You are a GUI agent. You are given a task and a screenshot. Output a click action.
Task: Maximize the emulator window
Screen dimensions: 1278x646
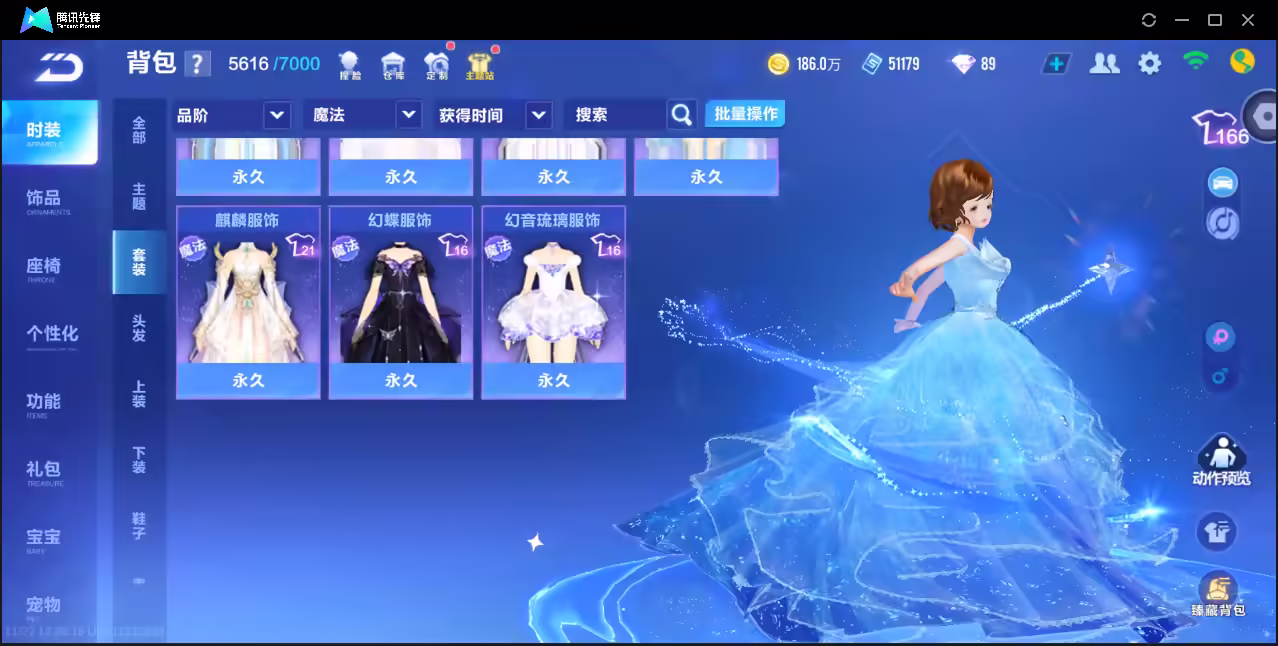[1215, 20]
